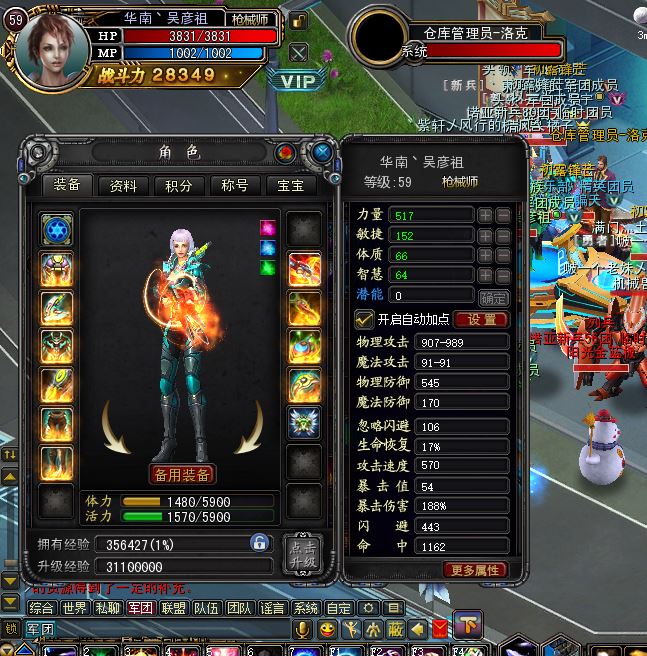
Task: Show the 宝宝 tab
Action: pyautogui.click(x=290, y=186)
